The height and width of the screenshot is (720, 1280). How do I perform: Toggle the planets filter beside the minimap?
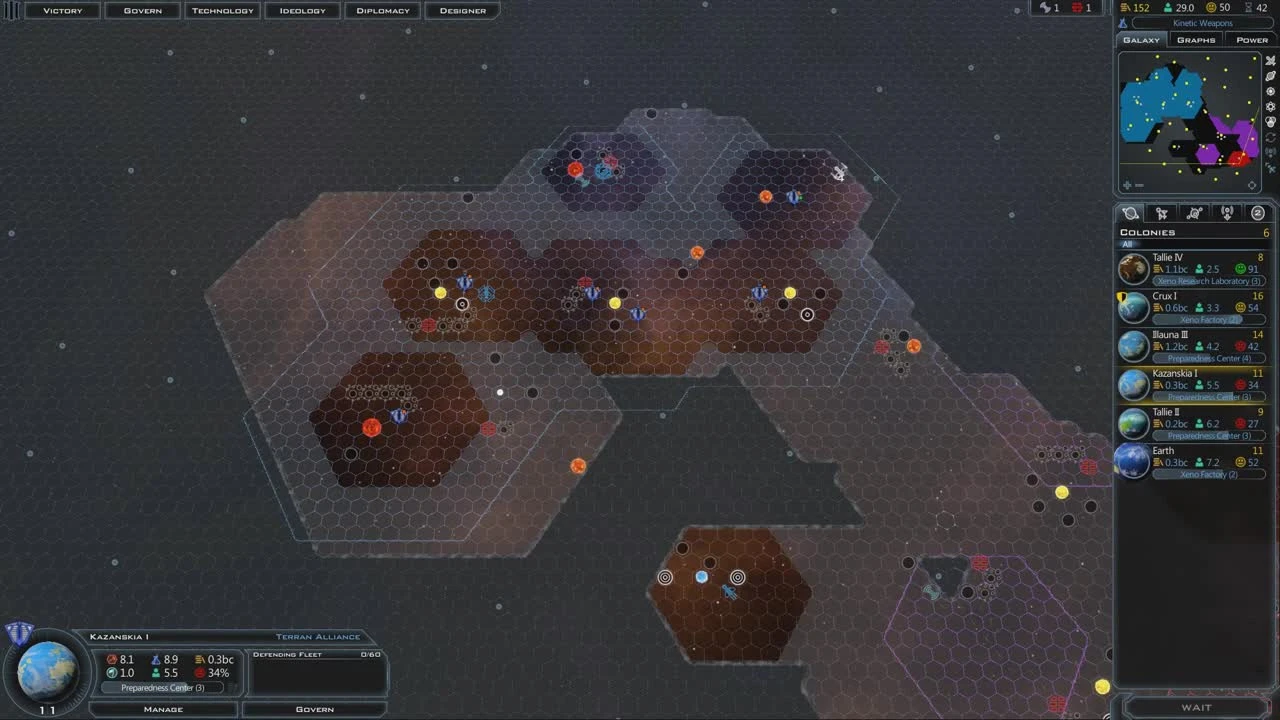pos(1271,76)
